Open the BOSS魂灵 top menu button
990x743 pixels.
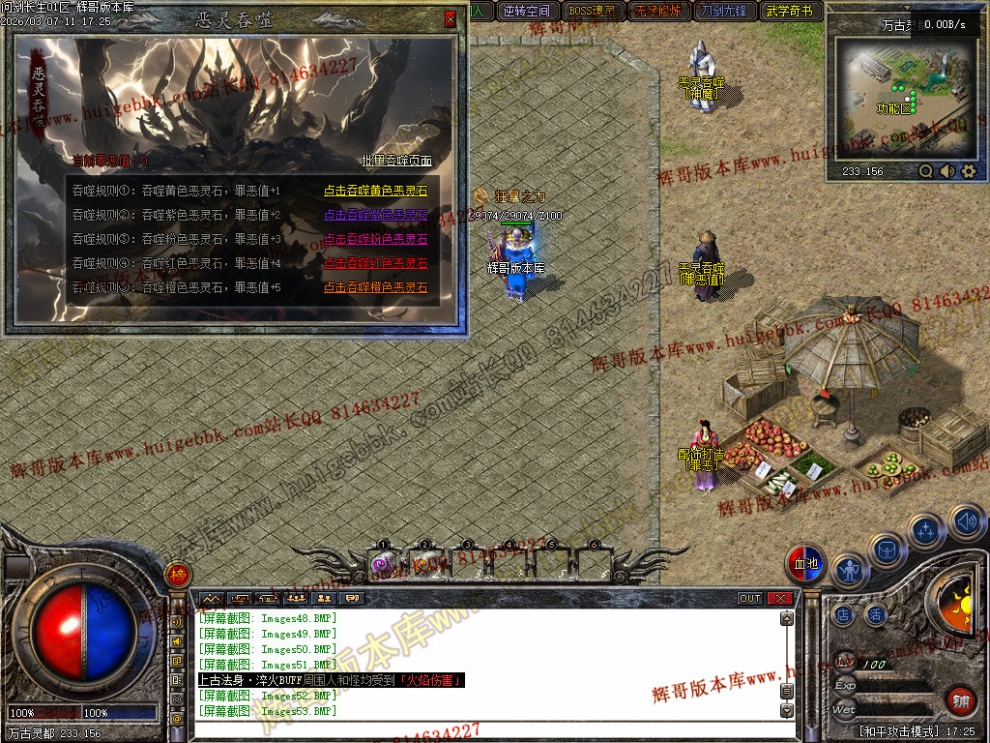click(591, 11)
